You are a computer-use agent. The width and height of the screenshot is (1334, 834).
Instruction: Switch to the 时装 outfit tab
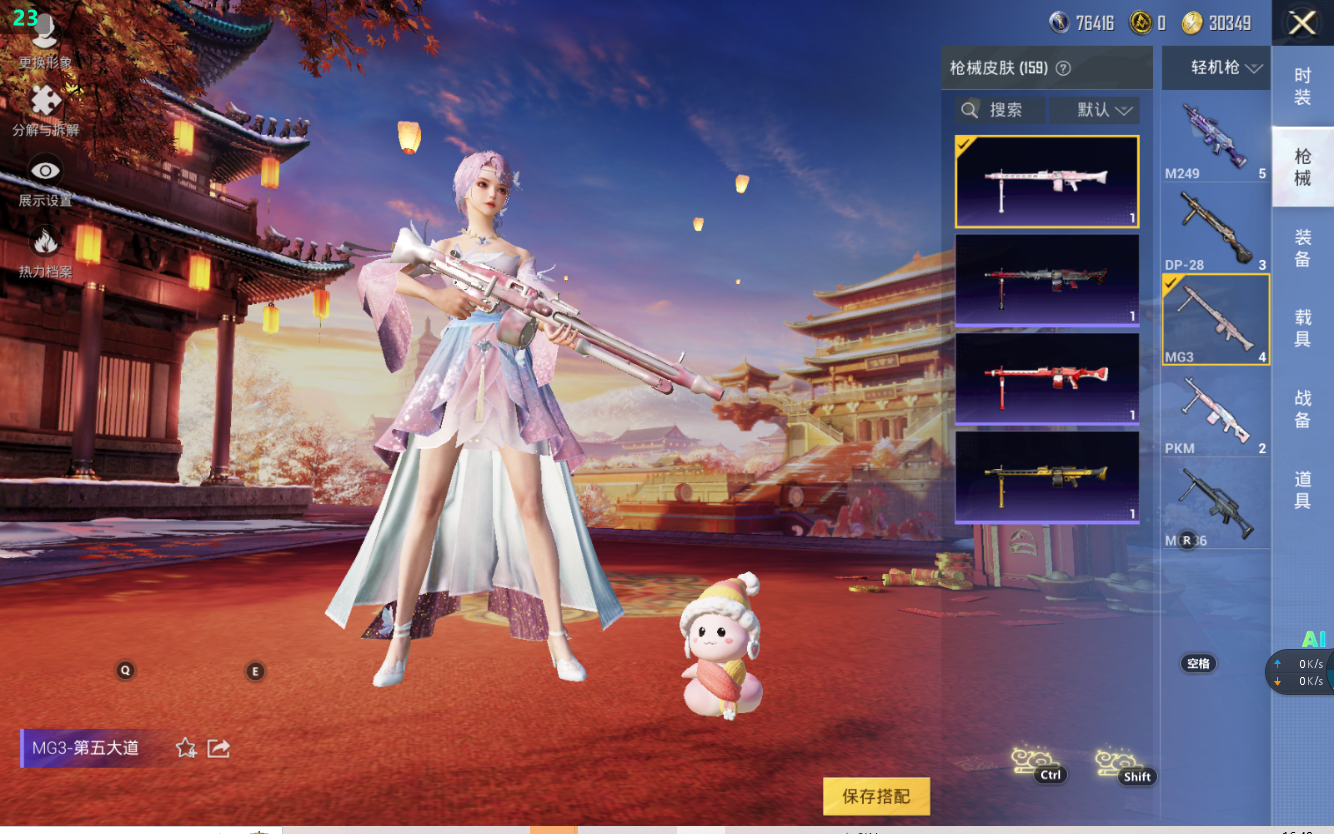(1302, 86)
